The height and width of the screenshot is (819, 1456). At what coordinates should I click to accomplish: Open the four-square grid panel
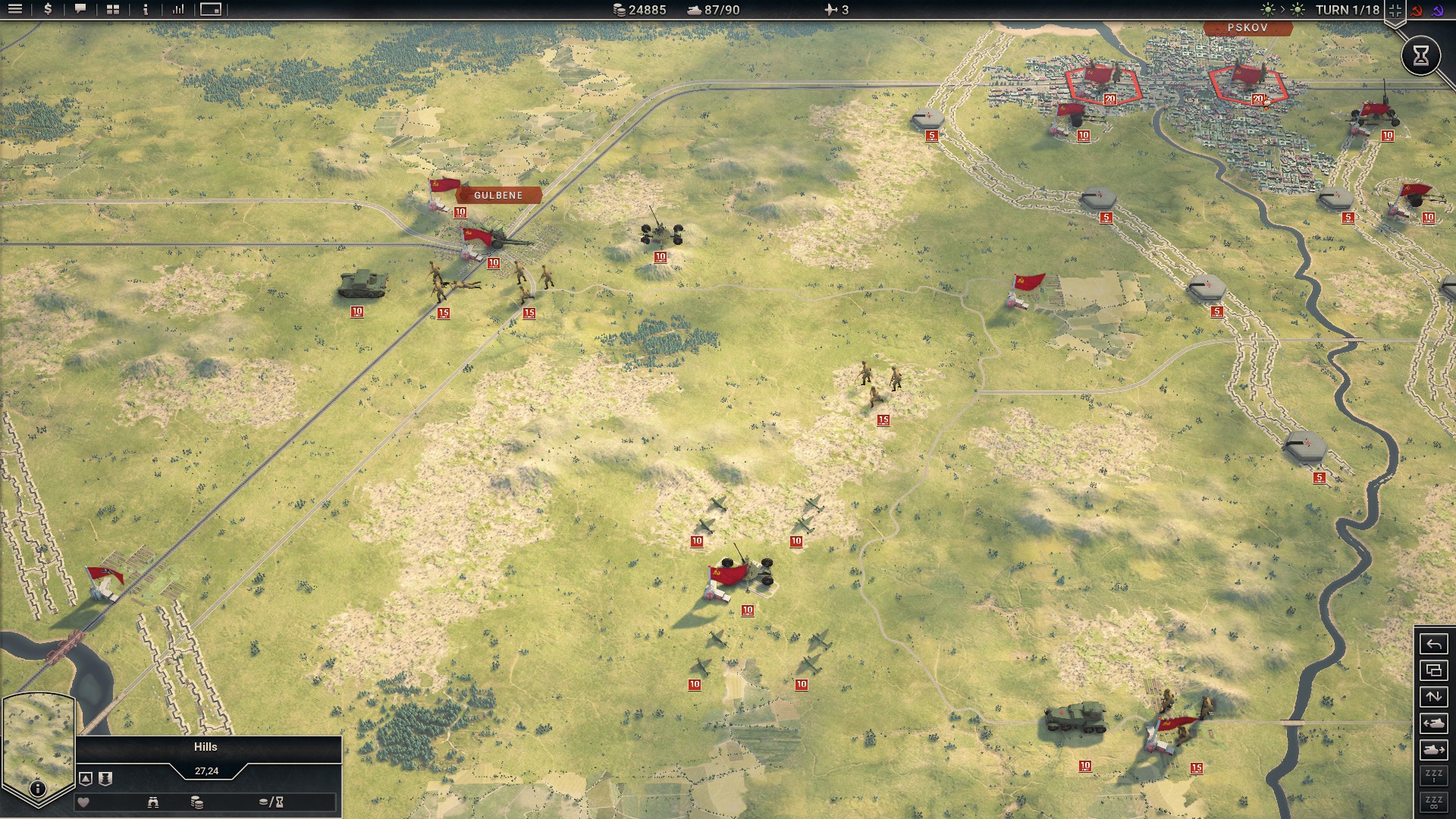point(113,10)
